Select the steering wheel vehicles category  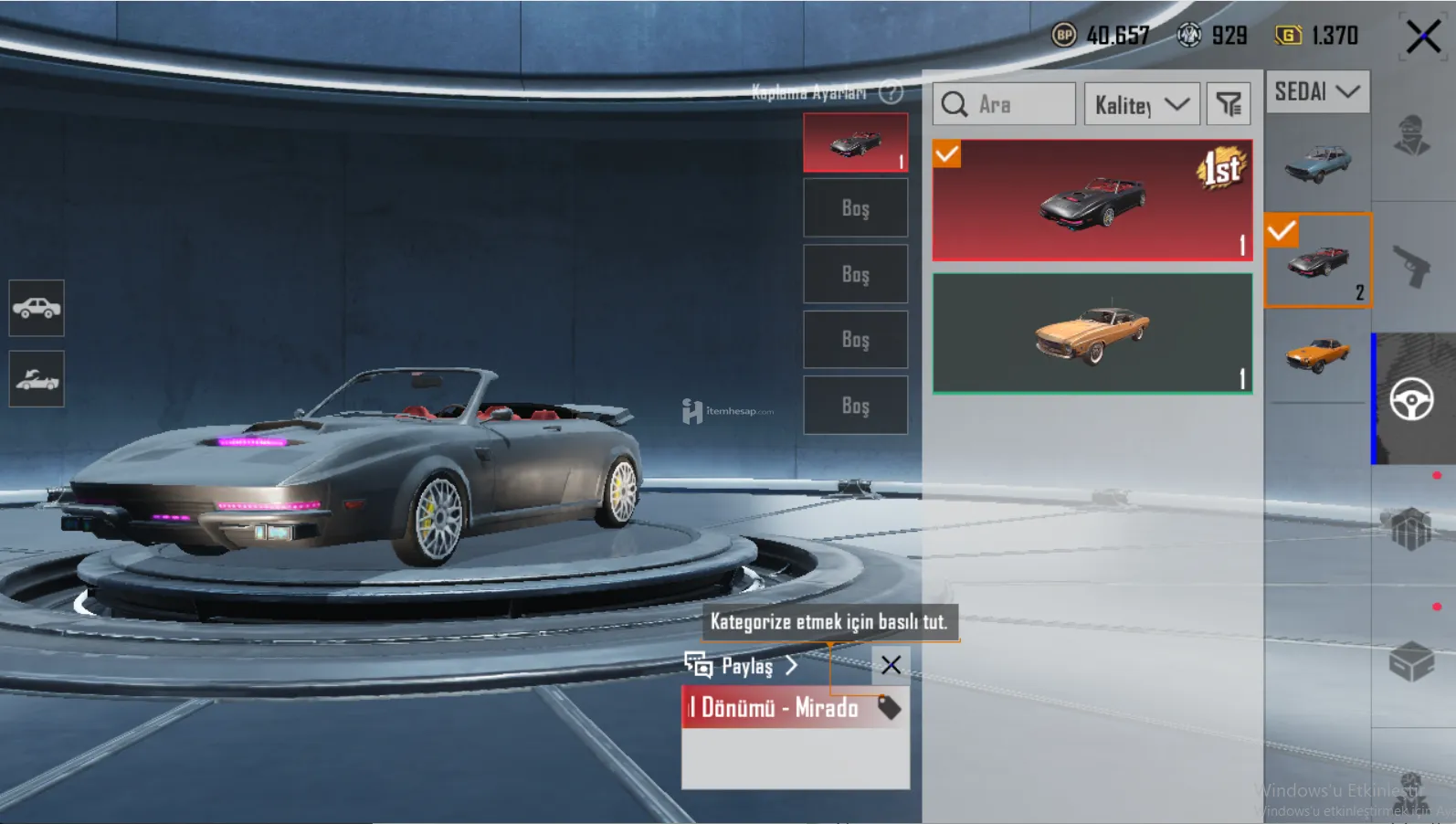tap(1412, 399)
